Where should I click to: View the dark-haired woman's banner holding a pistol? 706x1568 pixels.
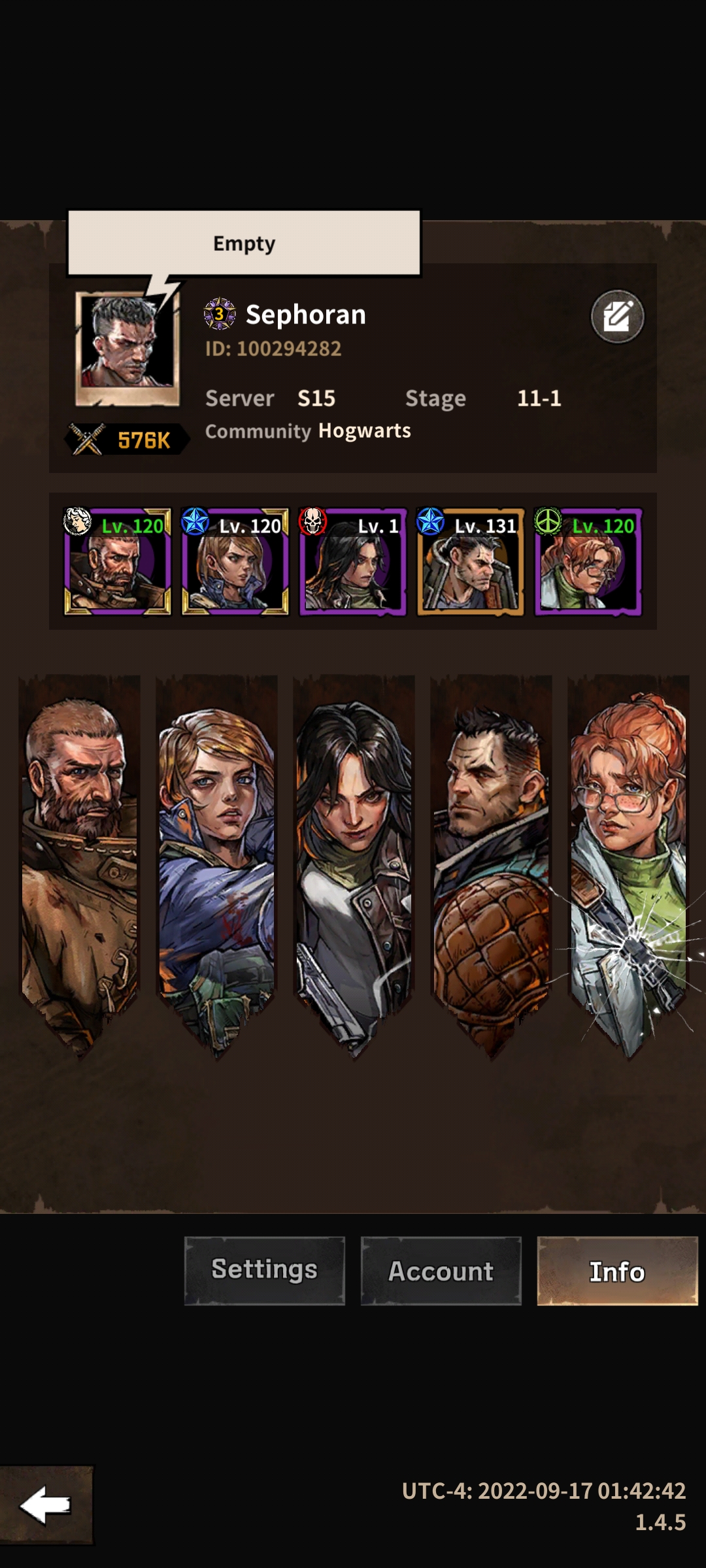click(x=354, y=862)
